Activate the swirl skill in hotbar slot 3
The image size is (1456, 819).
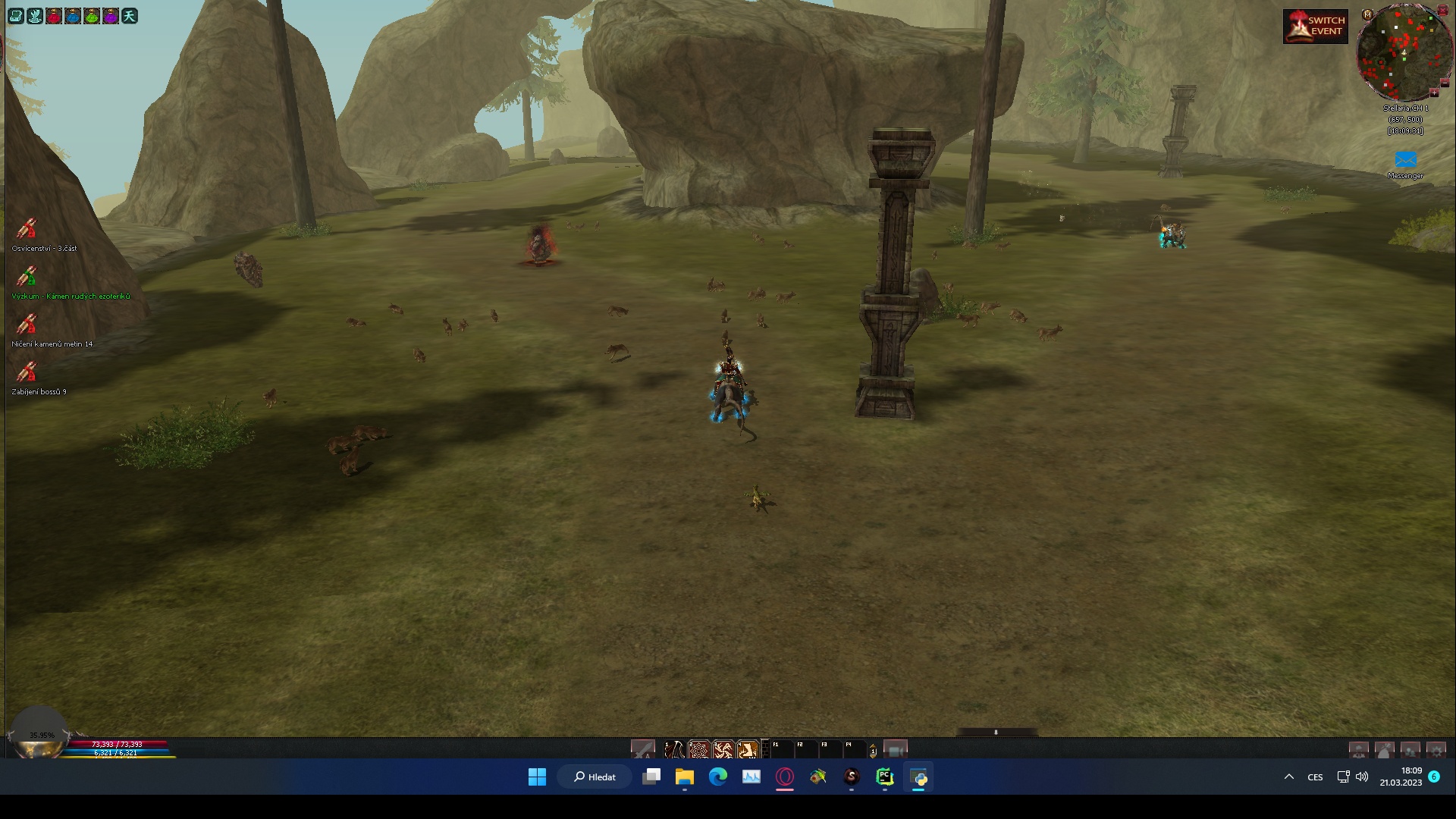point(723,750)
